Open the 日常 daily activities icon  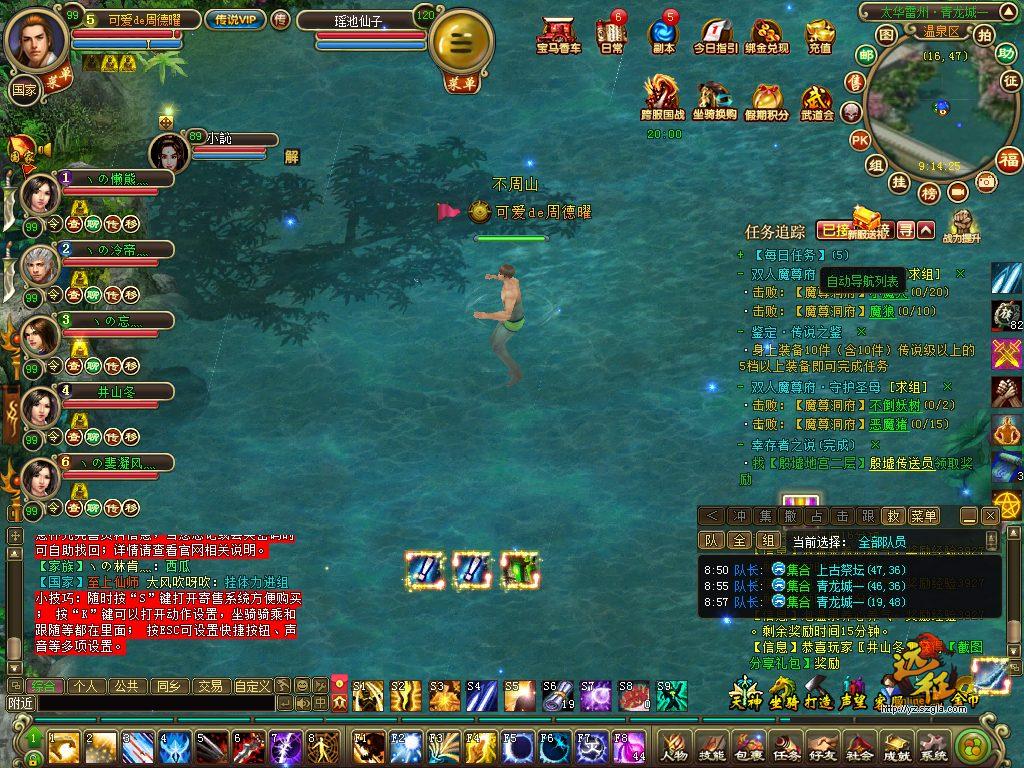pyautogui.click(x=611, y=35)
